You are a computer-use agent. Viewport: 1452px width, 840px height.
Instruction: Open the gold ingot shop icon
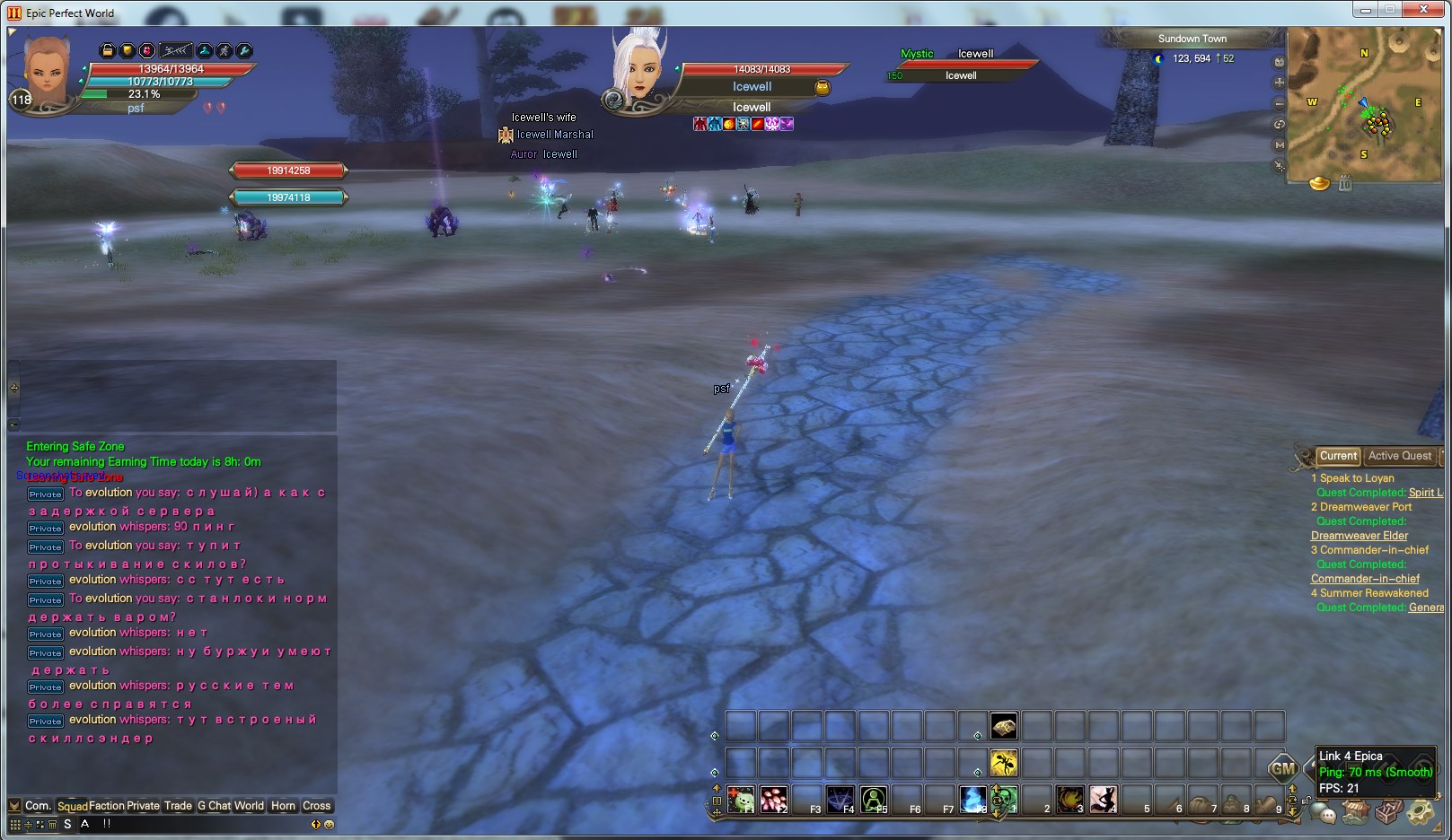click(x=1319, y=183)
